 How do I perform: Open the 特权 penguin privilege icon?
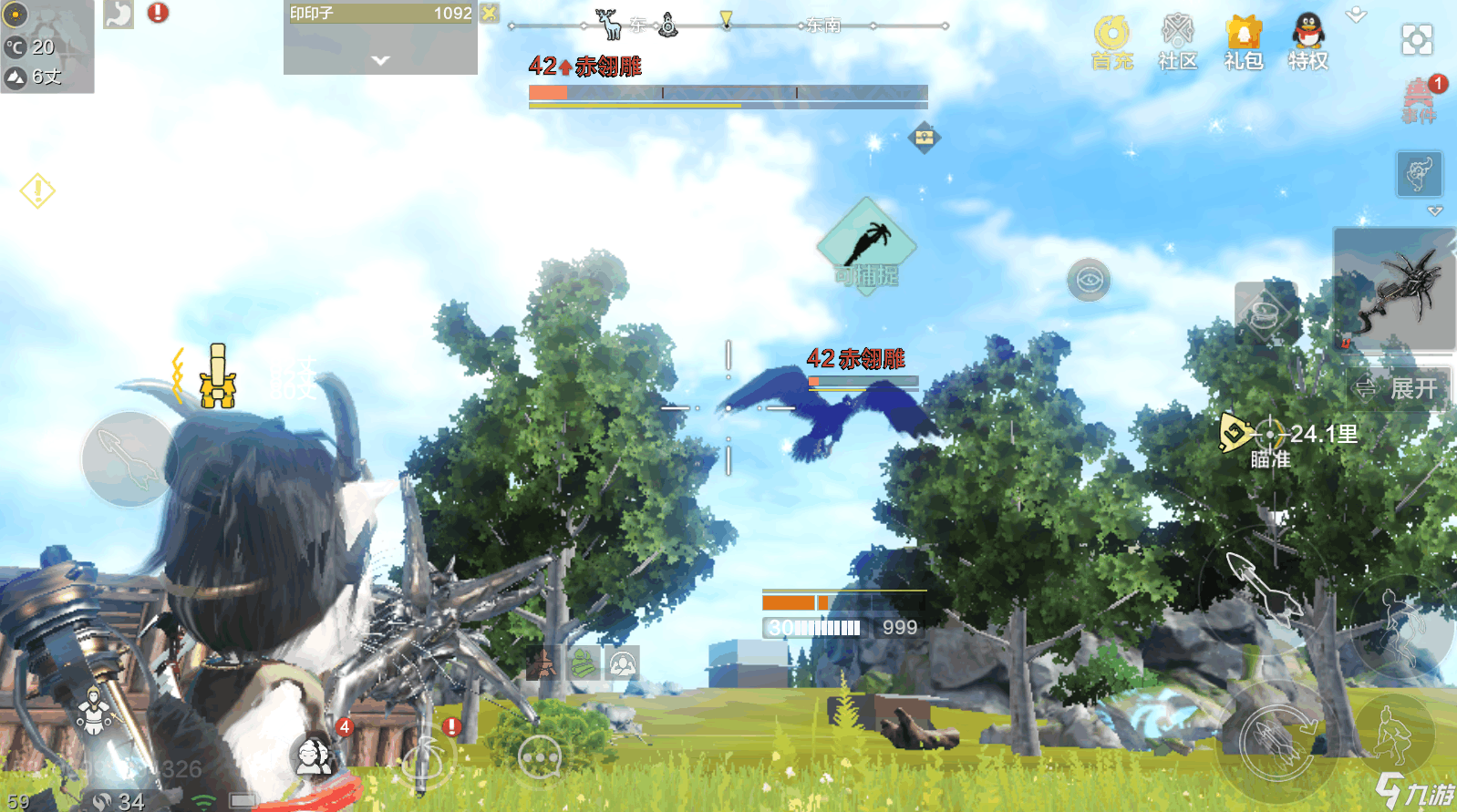(x=1307, y=42)
